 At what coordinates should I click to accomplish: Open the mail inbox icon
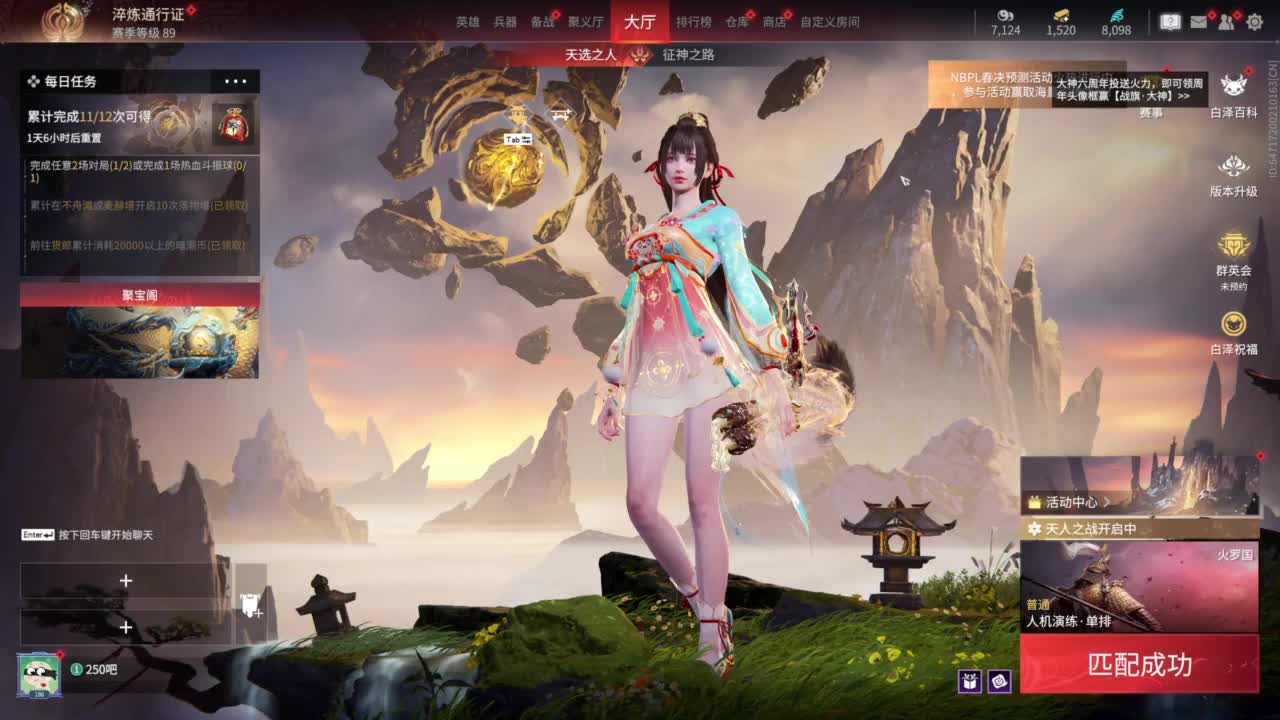pyautogui.click(x=1197, y=22)
